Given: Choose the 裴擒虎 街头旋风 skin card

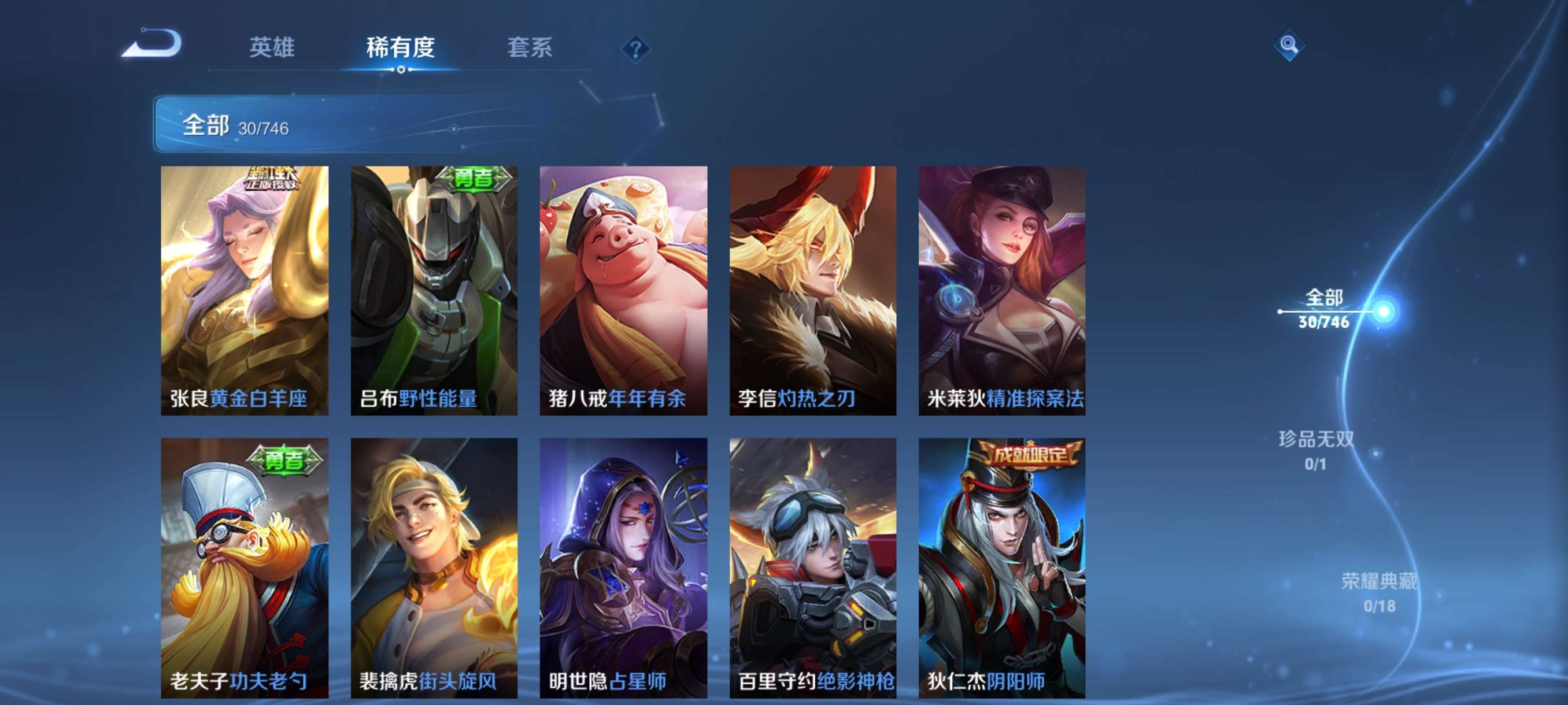Looking at the screenshot, I should click(x=434, y=567).
